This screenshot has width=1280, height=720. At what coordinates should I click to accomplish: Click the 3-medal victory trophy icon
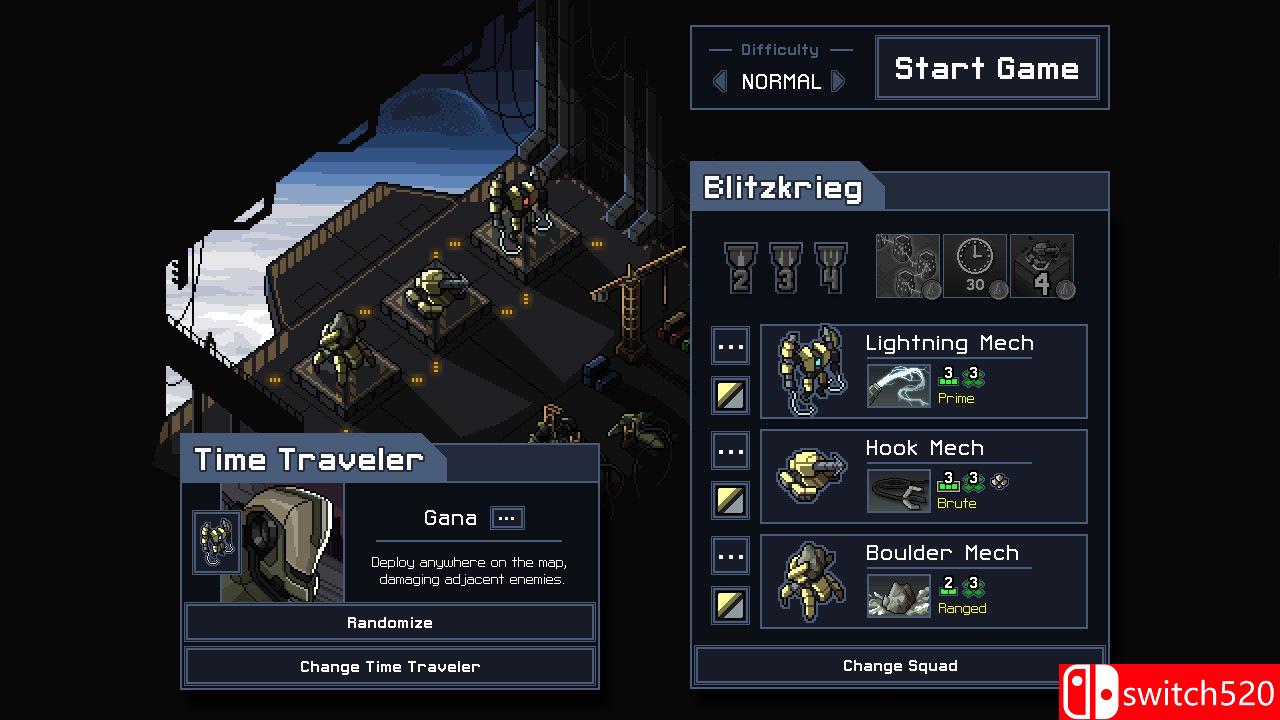pos(784,265)
